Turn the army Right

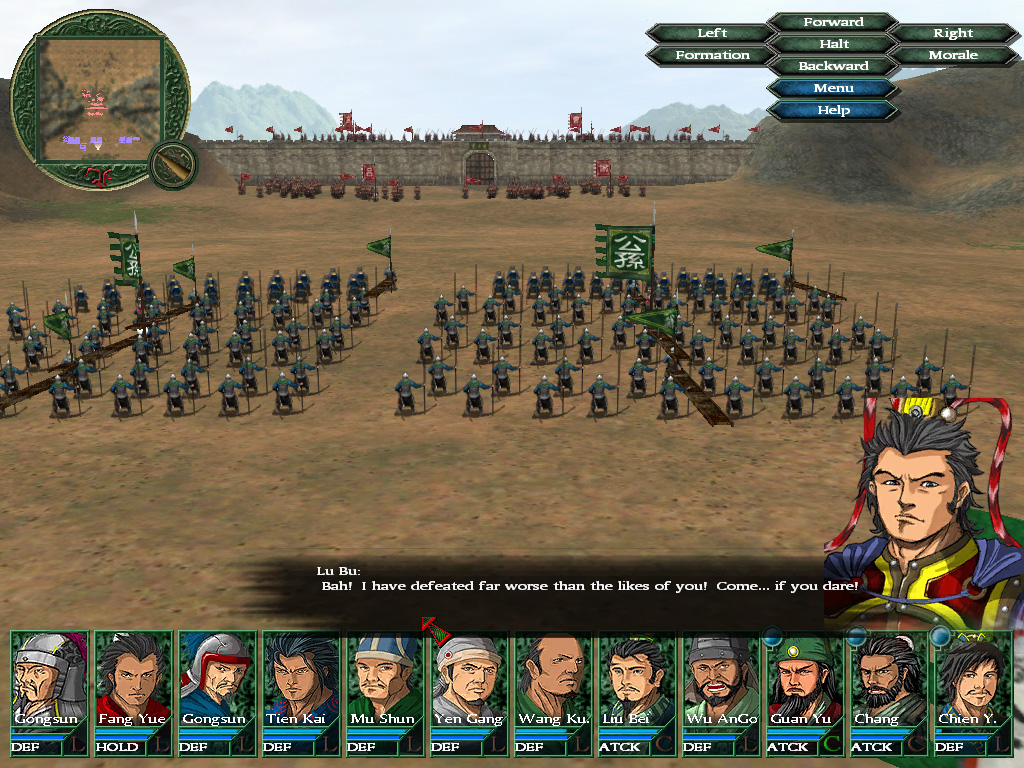(953, 33)
